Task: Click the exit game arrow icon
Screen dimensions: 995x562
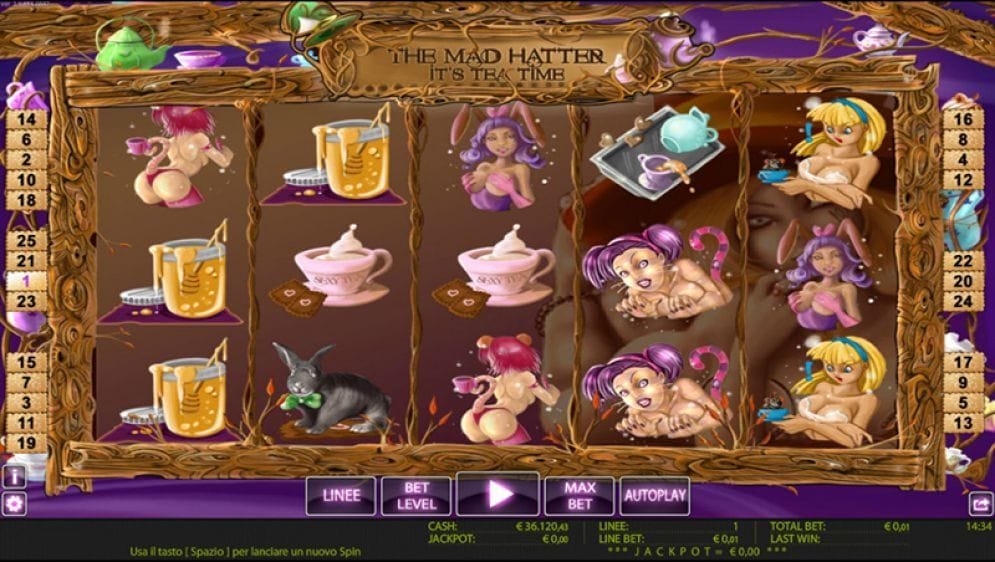Action: click(980, 505)
